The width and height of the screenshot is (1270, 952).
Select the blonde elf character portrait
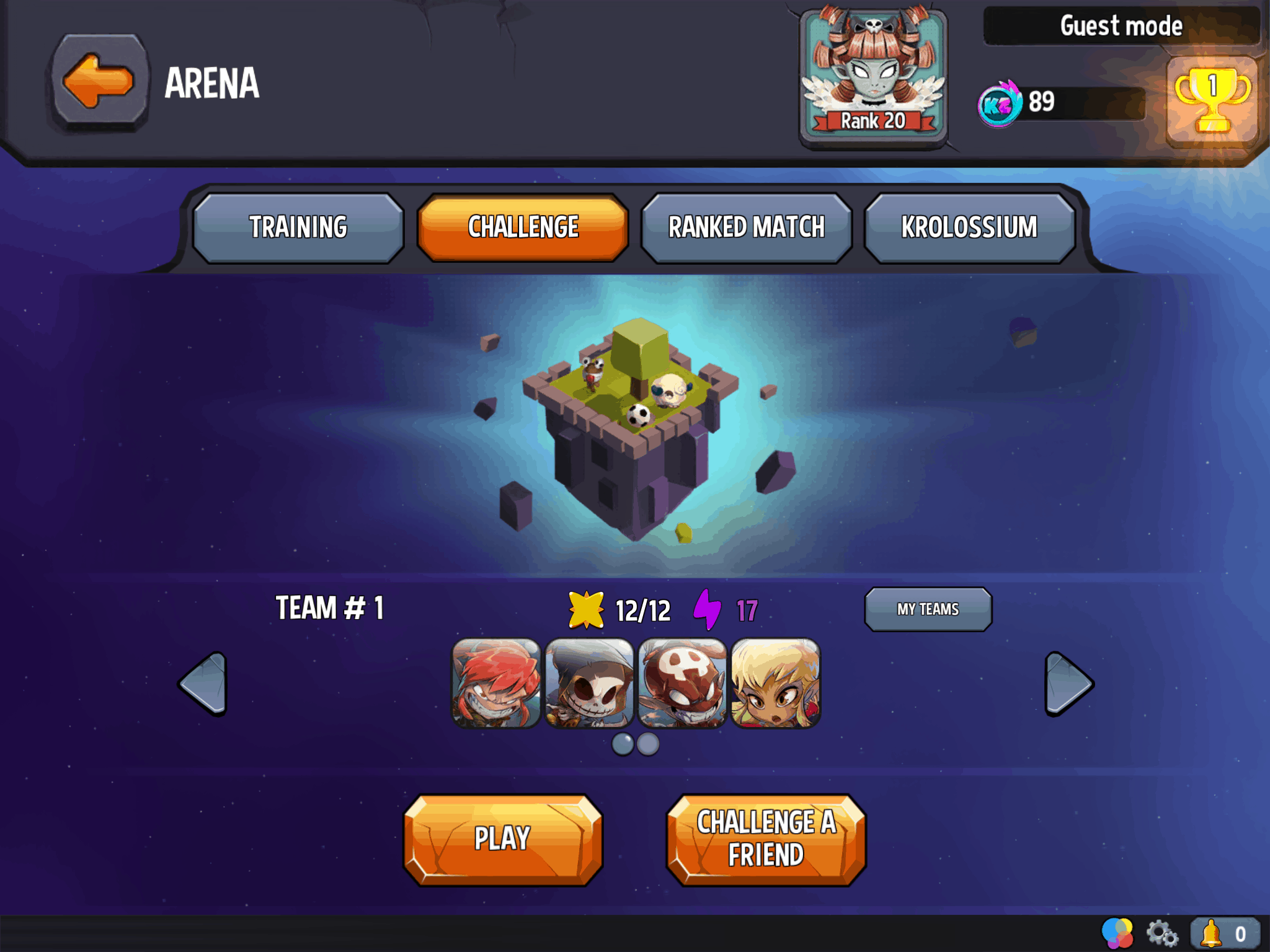pyautogui.click(x=776, y=683)
